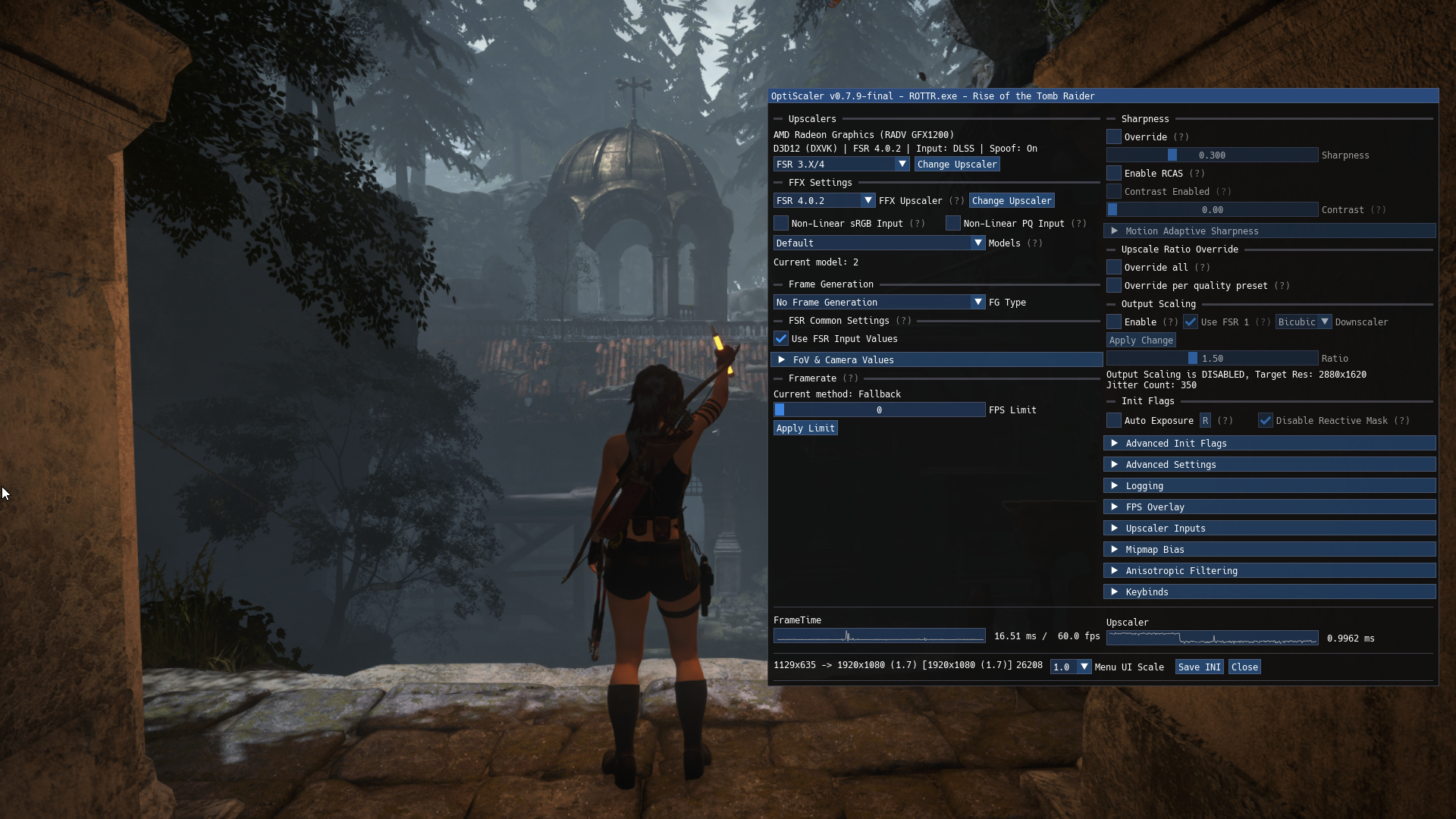
Task: Uncheck Use FSR Input Values
Action: (781, 339)
